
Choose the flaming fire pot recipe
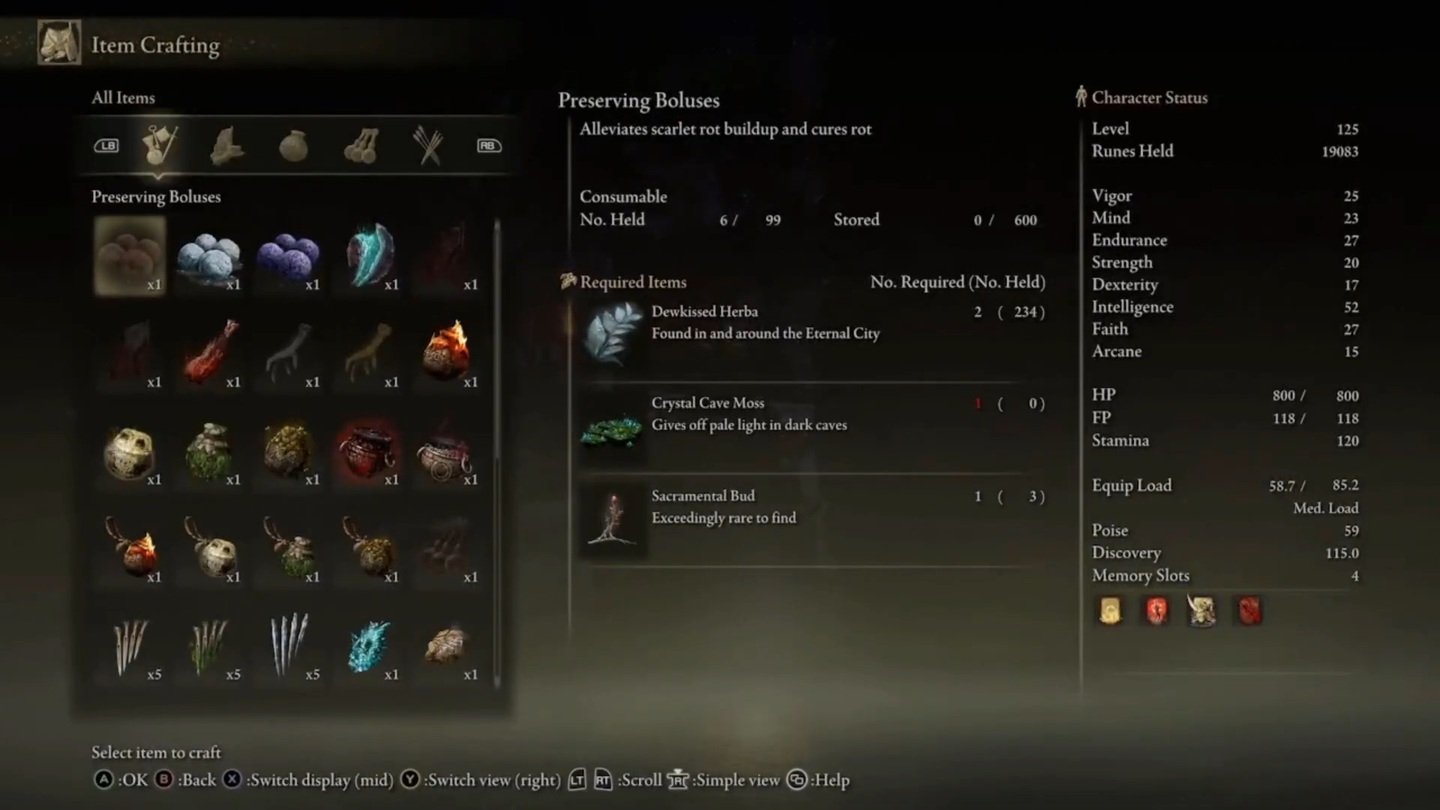point(446,351)
